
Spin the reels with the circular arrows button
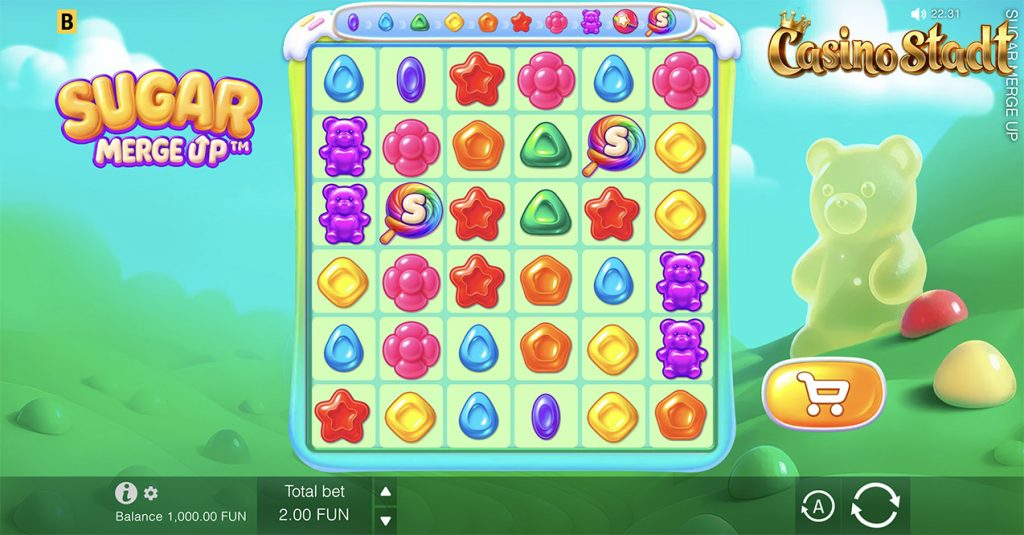874,507
